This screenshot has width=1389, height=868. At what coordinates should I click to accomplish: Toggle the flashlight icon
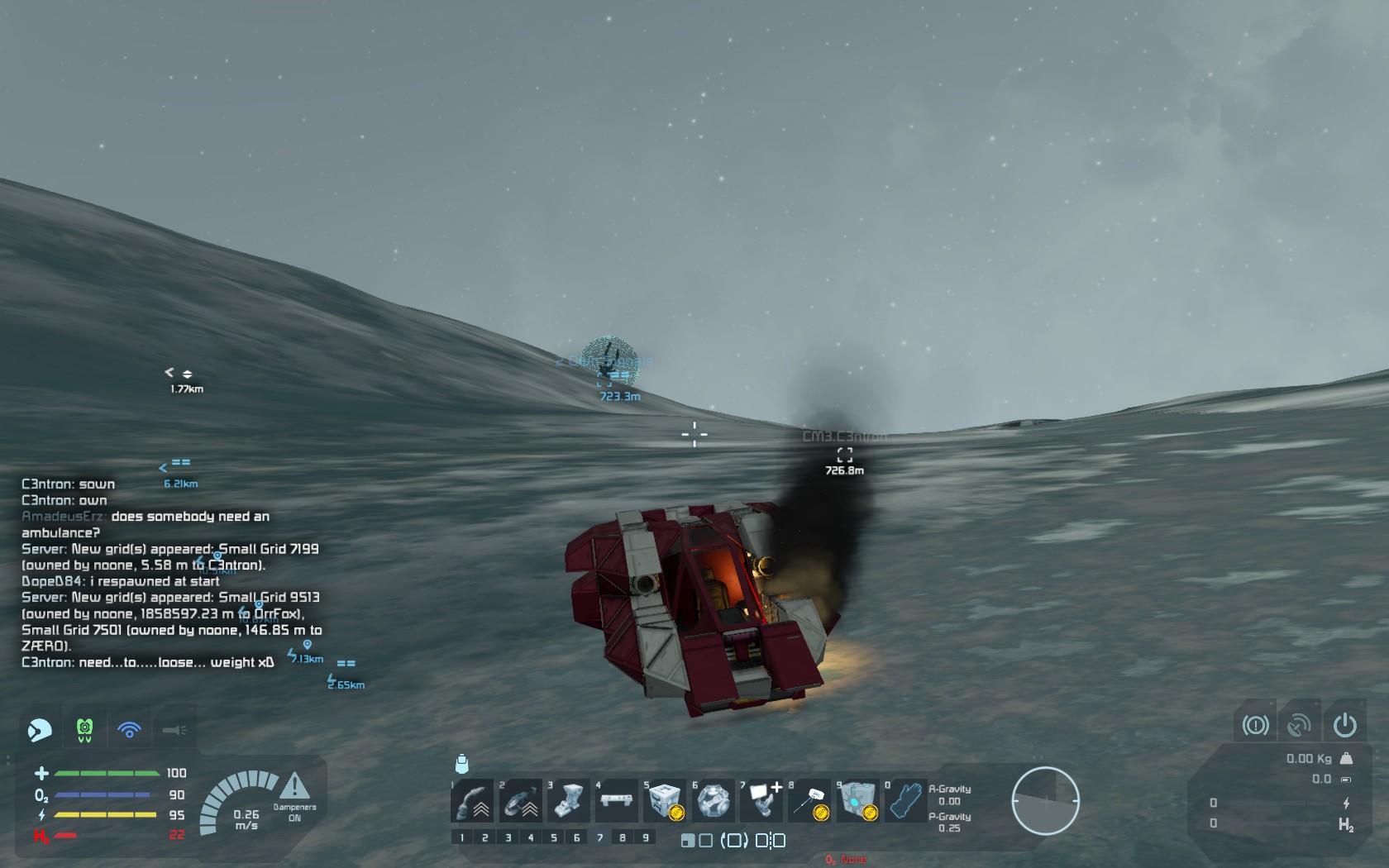pos(174,730)
